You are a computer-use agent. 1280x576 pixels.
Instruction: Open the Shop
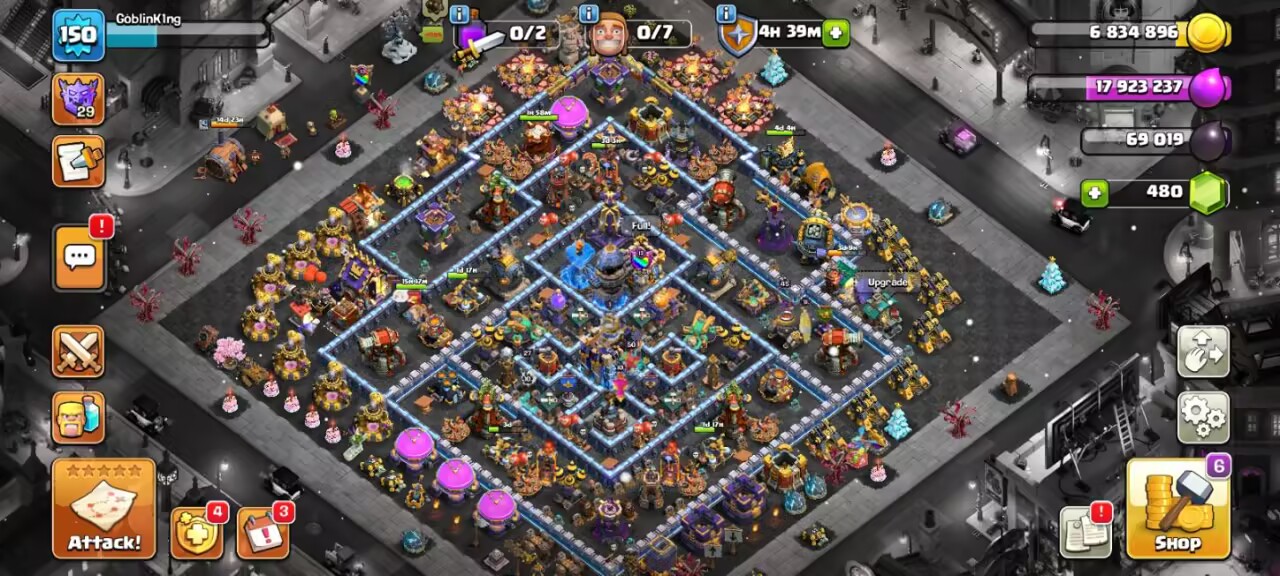[x=1177, y=508]
